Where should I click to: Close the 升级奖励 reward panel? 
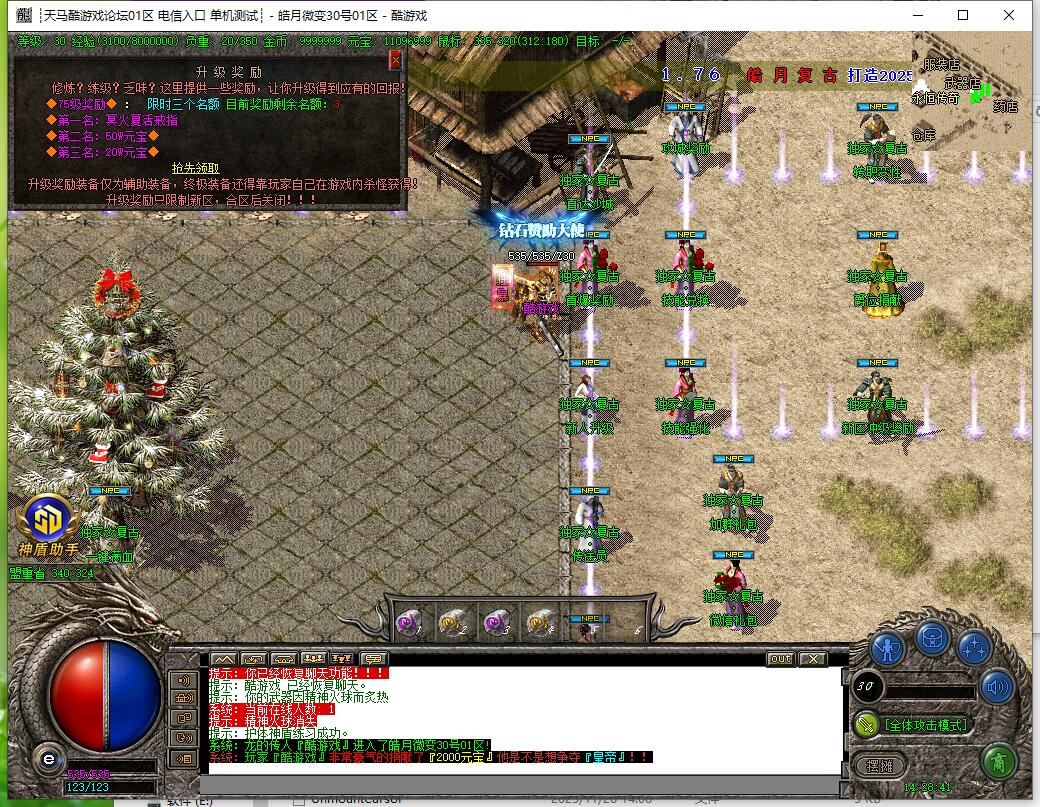(x=395, y=60)
